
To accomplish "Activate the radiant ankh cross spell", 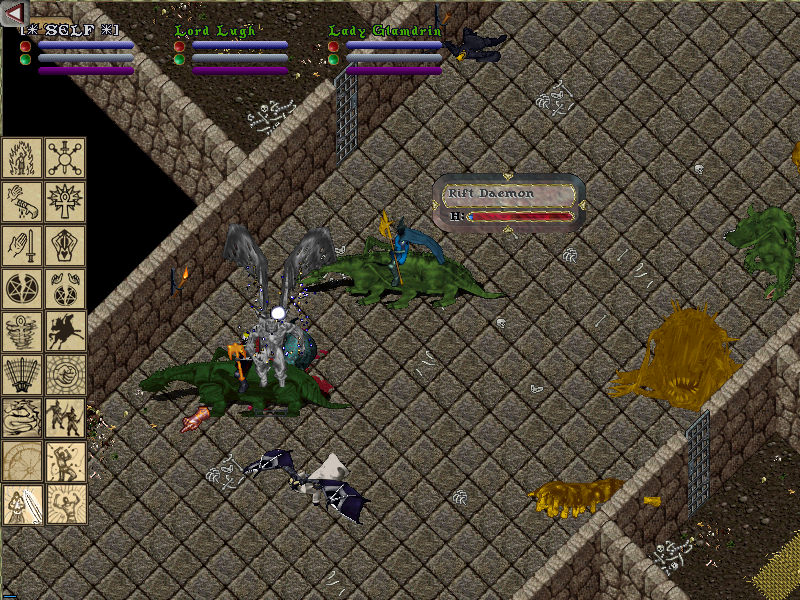I will click(x=66, y=201).
